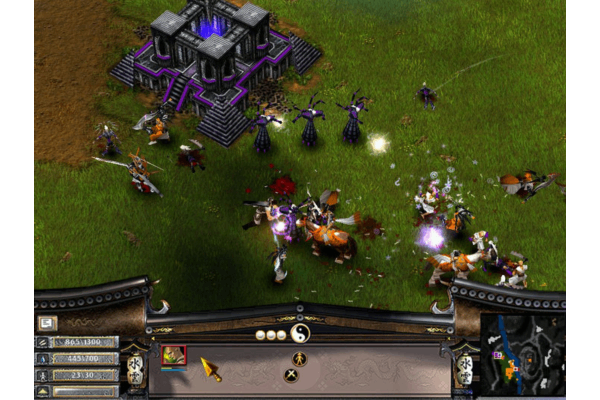Activate the round human-figure command icon
The width and height of the screenshot is (600, 400).
(299, 358)
